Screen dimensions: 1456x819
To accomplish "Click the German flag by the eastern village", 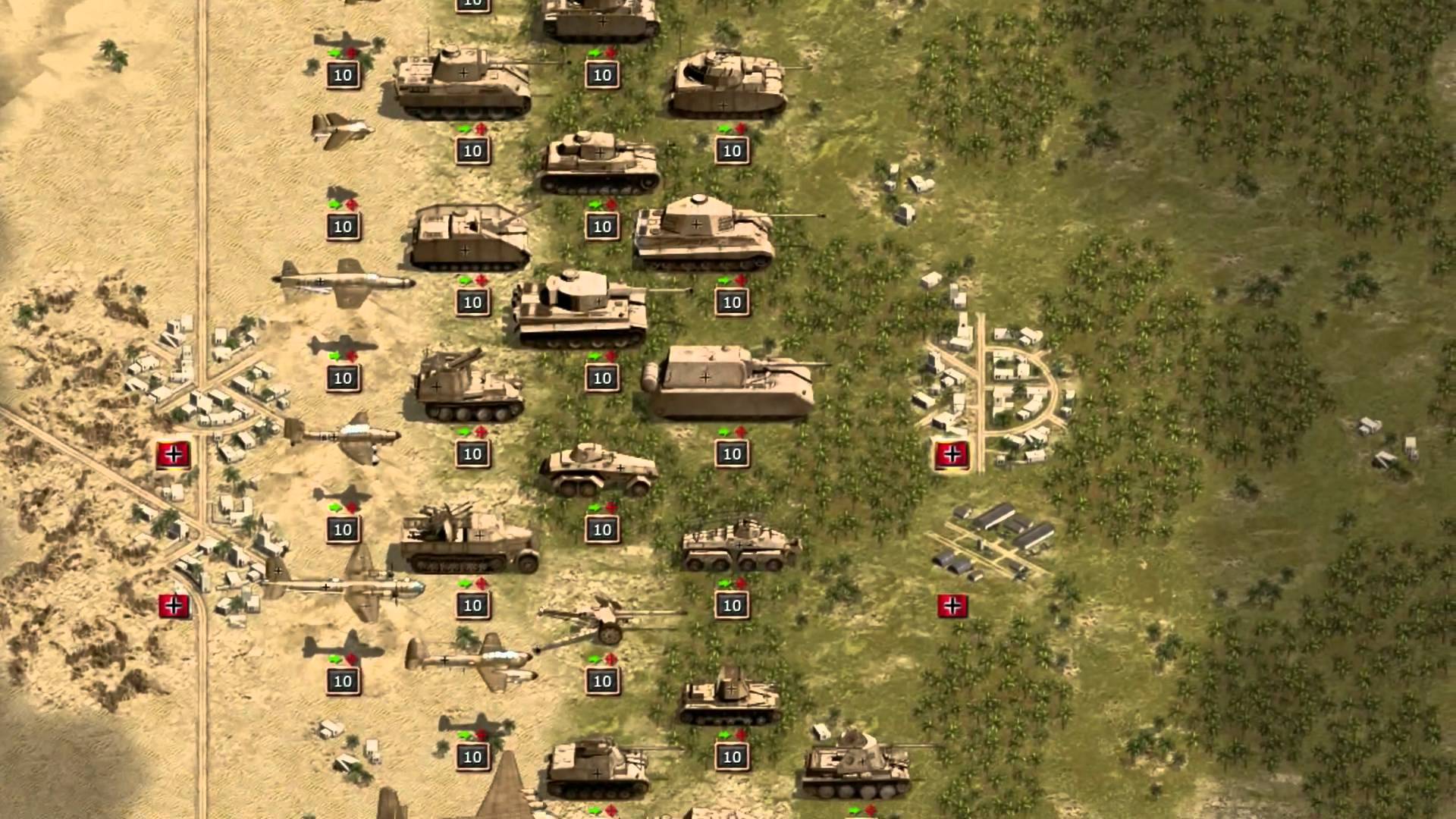I will (952, 457).
